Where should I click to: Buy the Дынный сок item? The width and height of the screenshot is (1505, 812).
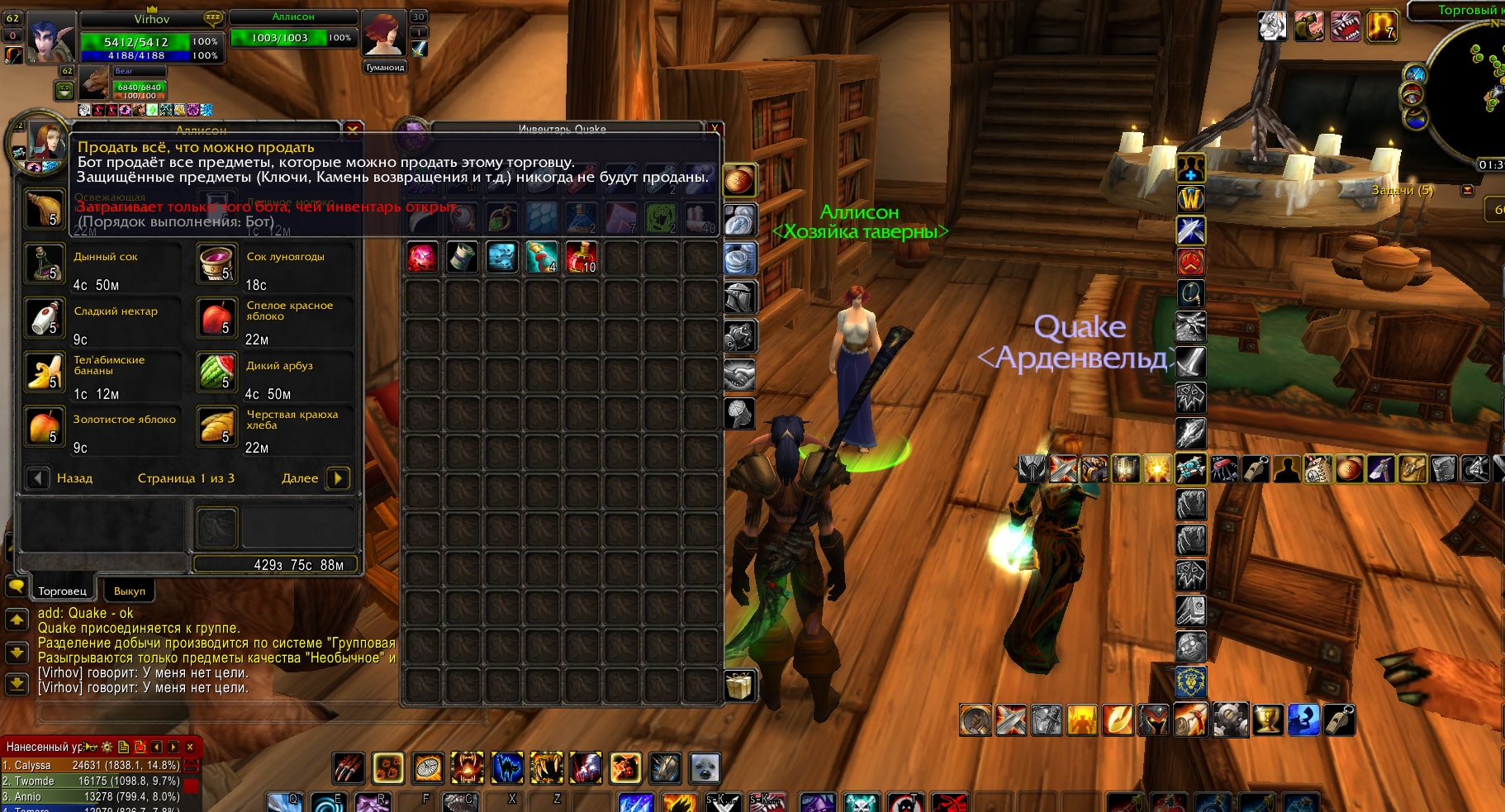[45, 264]
